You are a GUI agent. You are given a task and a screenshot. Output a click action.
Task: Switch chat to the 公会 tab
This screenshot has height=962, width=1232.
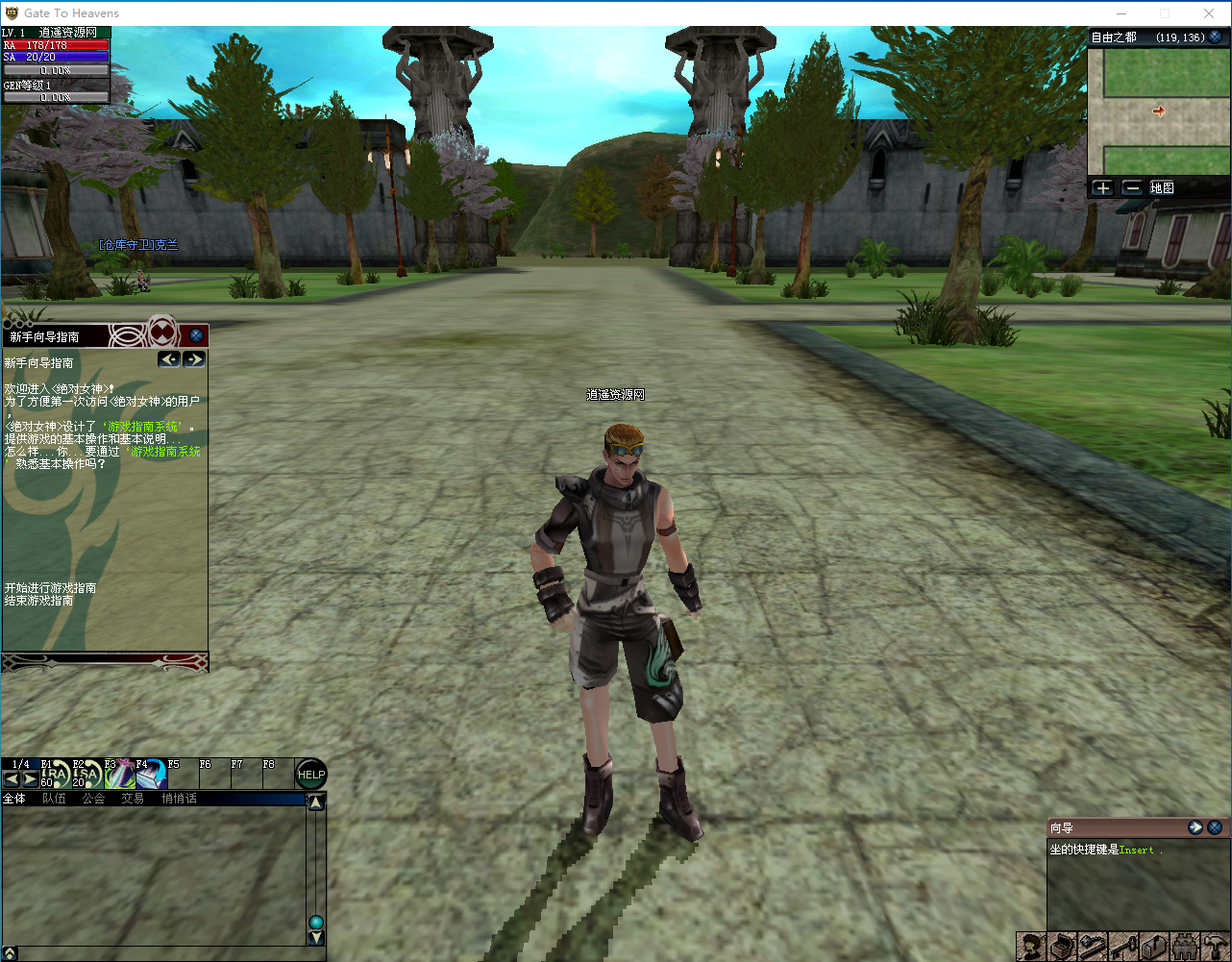pyautogui.click(x=93, y=799)
